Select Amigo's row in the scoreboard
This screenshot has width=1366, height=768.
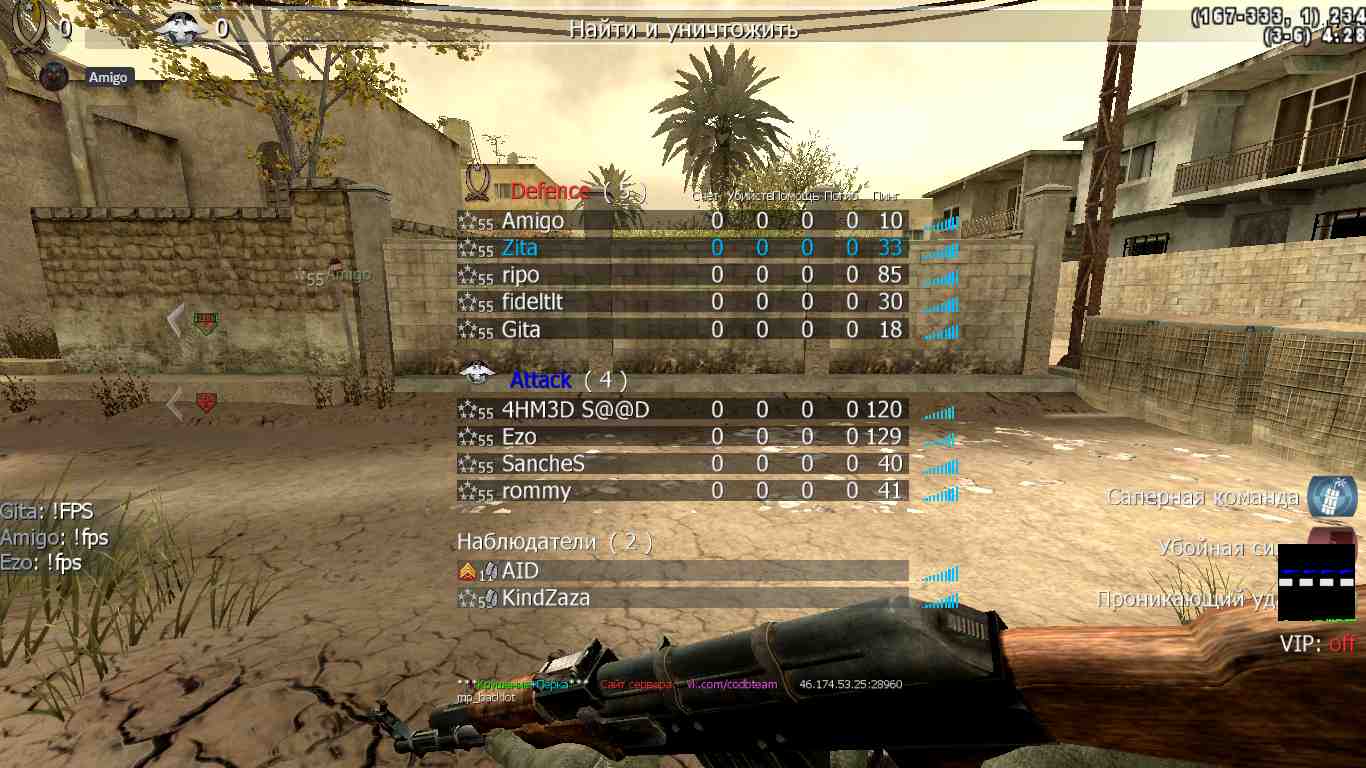tap(682, 221)
